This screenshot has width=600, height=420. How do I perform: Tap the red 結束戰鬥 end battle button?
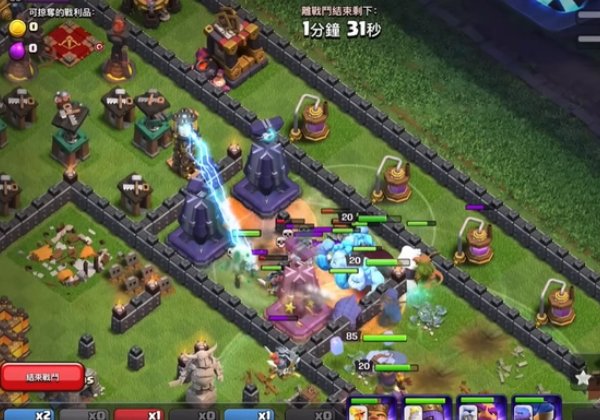point(42,377)
